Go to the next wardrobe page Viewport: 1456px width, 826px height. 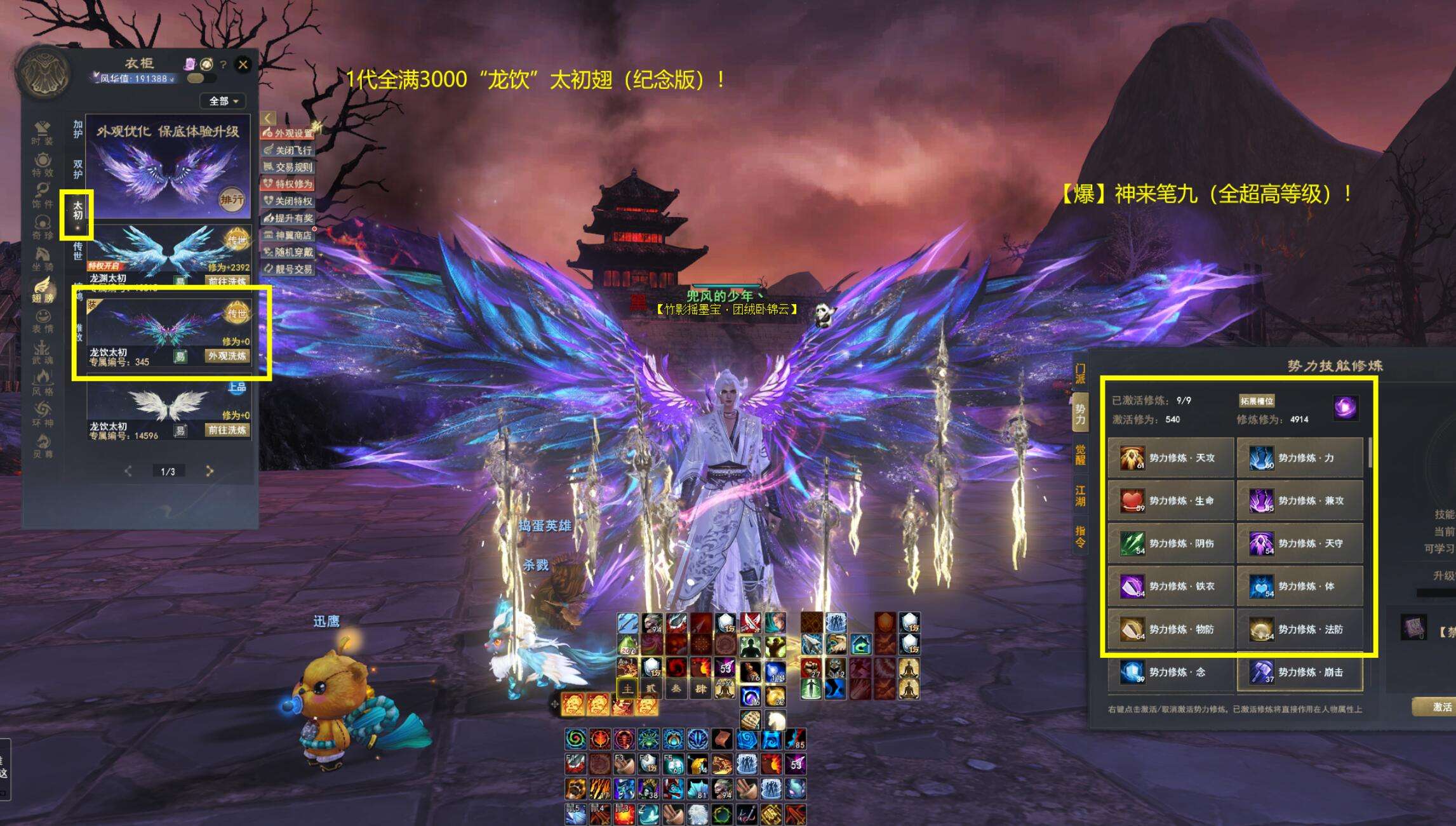coord(210,471)
